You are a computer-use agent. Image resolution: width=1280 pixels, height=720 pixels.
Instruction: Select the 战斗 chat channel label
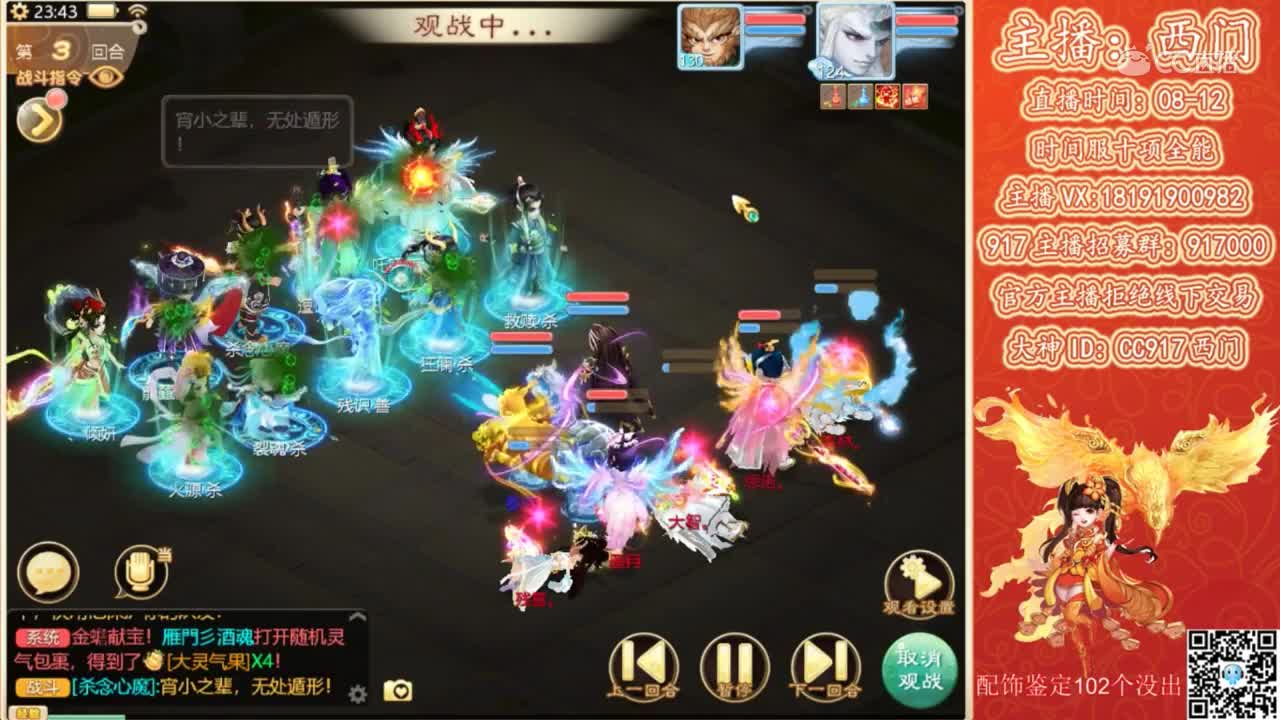pos(40,685)
